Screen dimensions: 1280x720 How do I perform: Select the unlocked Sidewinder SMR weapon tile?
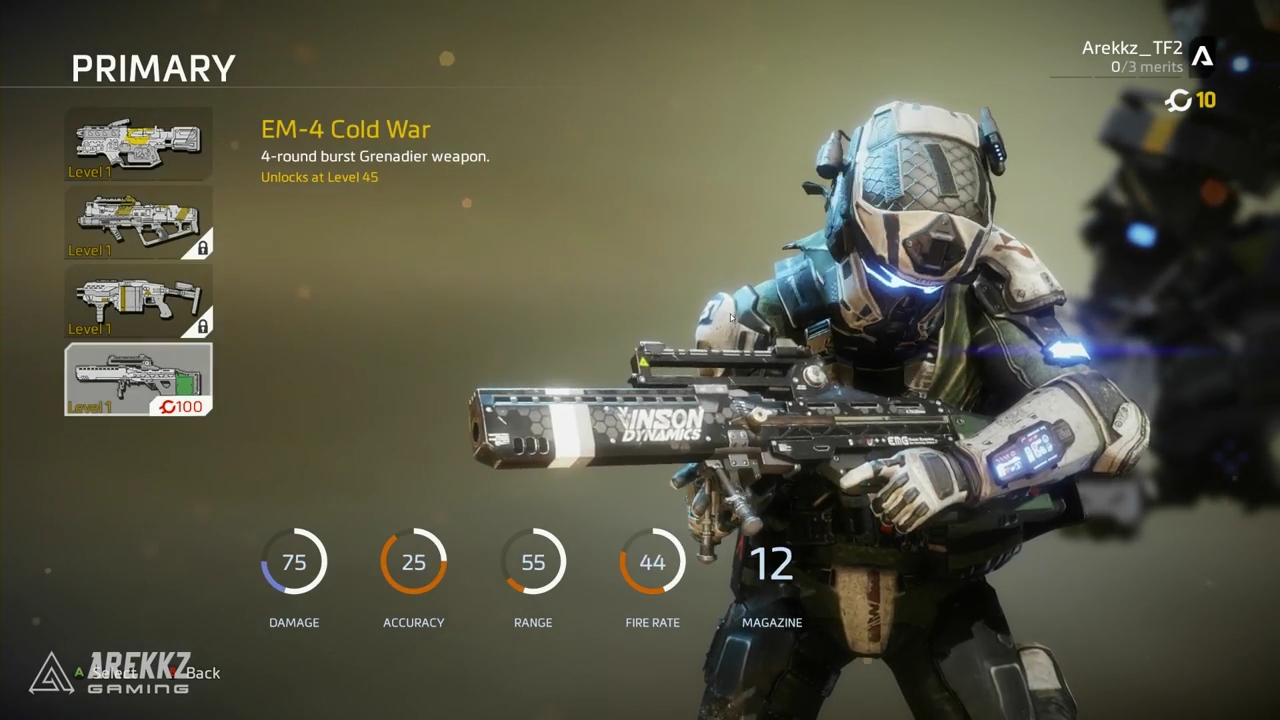(x=138, y=144)
